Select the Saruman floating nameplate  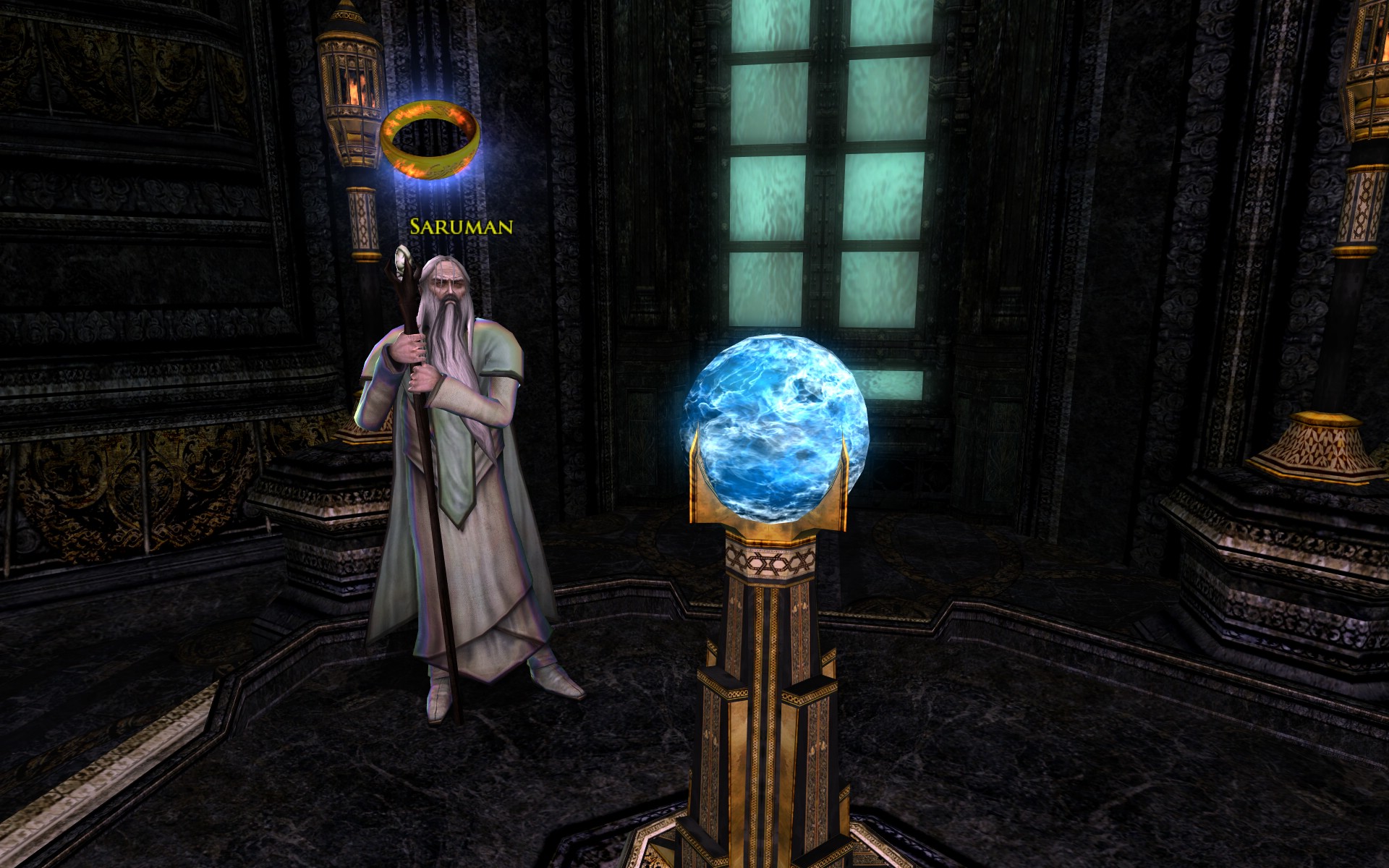pos(461,226)
